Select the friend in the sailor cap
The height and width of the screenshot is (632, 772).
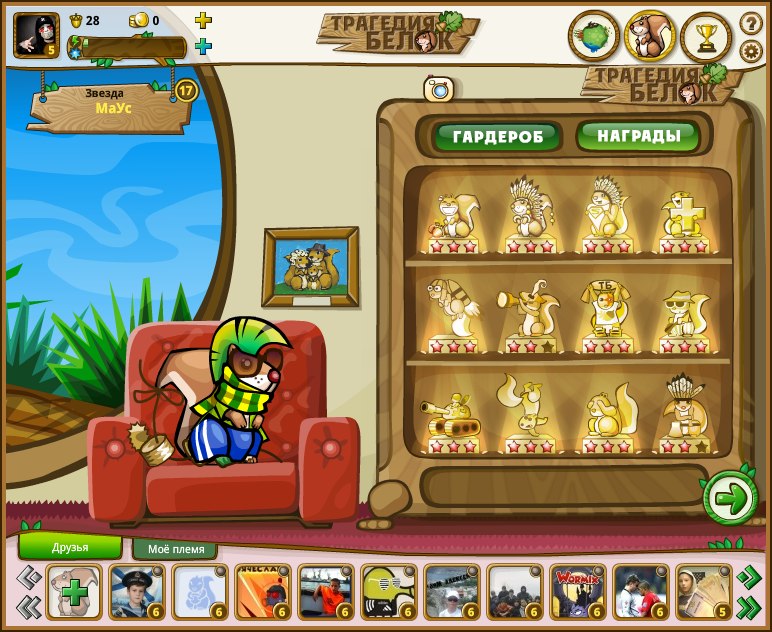(x=137, y=592)
